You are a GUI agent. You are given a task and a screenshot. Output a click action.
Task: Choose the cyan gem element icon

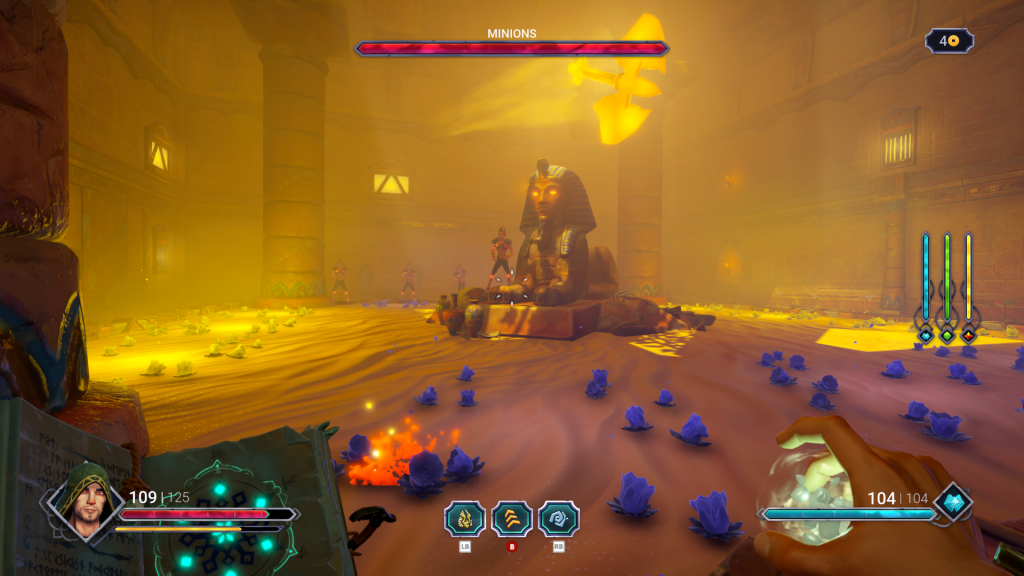tap(926, 335)
